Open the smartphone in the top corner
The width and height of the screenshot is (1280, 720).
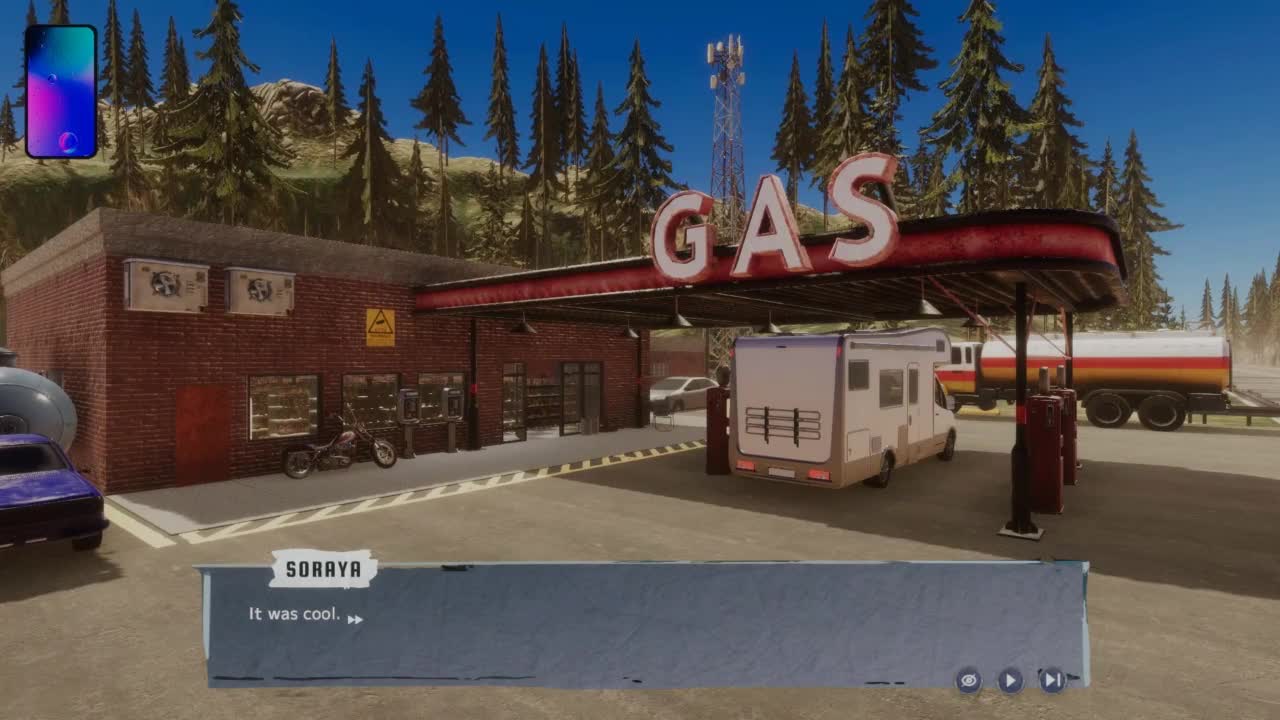pyautogui.click(x=61, y=92)
